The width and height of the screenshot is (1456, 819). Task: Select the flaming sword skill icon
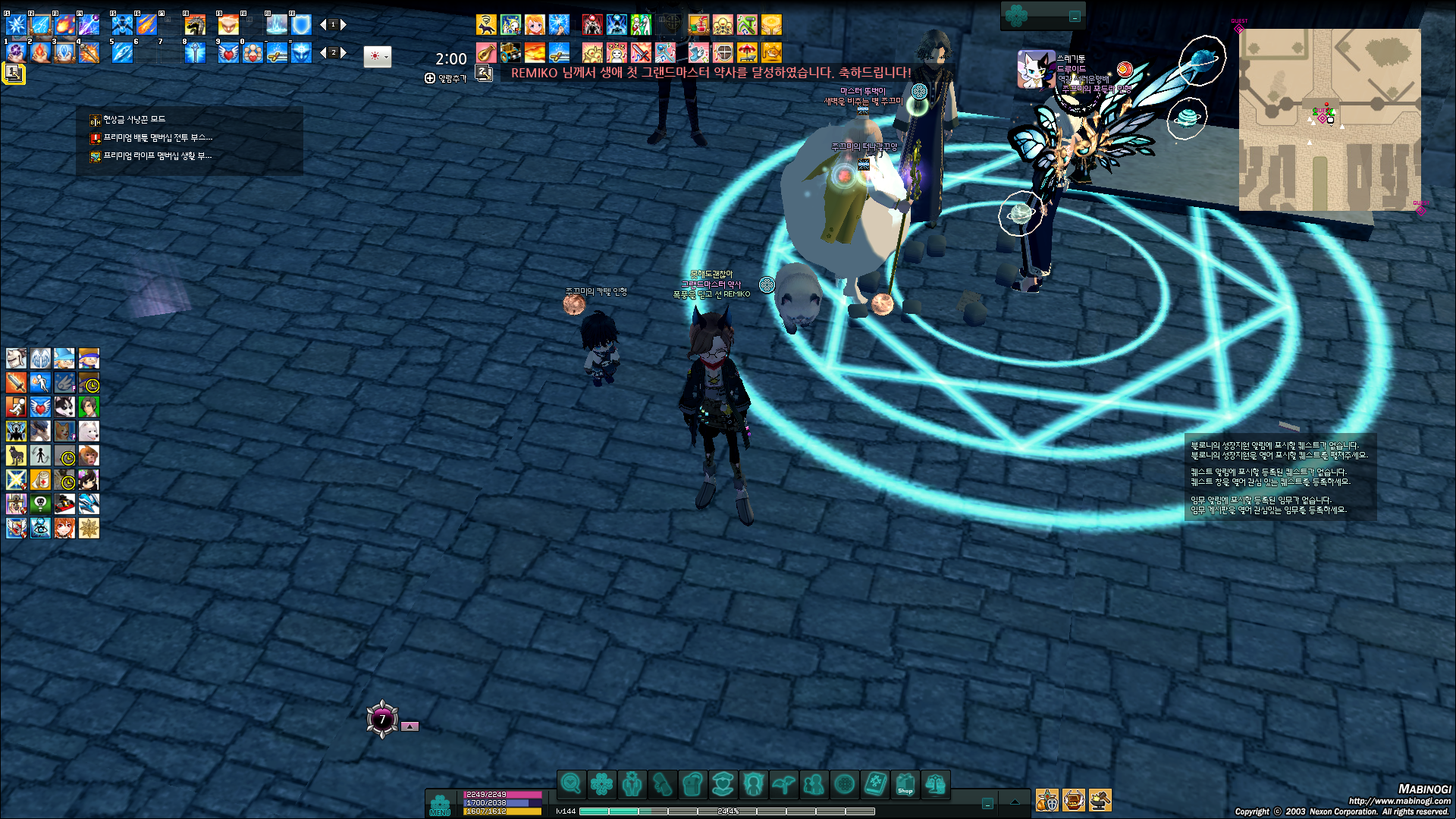pos(16,383)
